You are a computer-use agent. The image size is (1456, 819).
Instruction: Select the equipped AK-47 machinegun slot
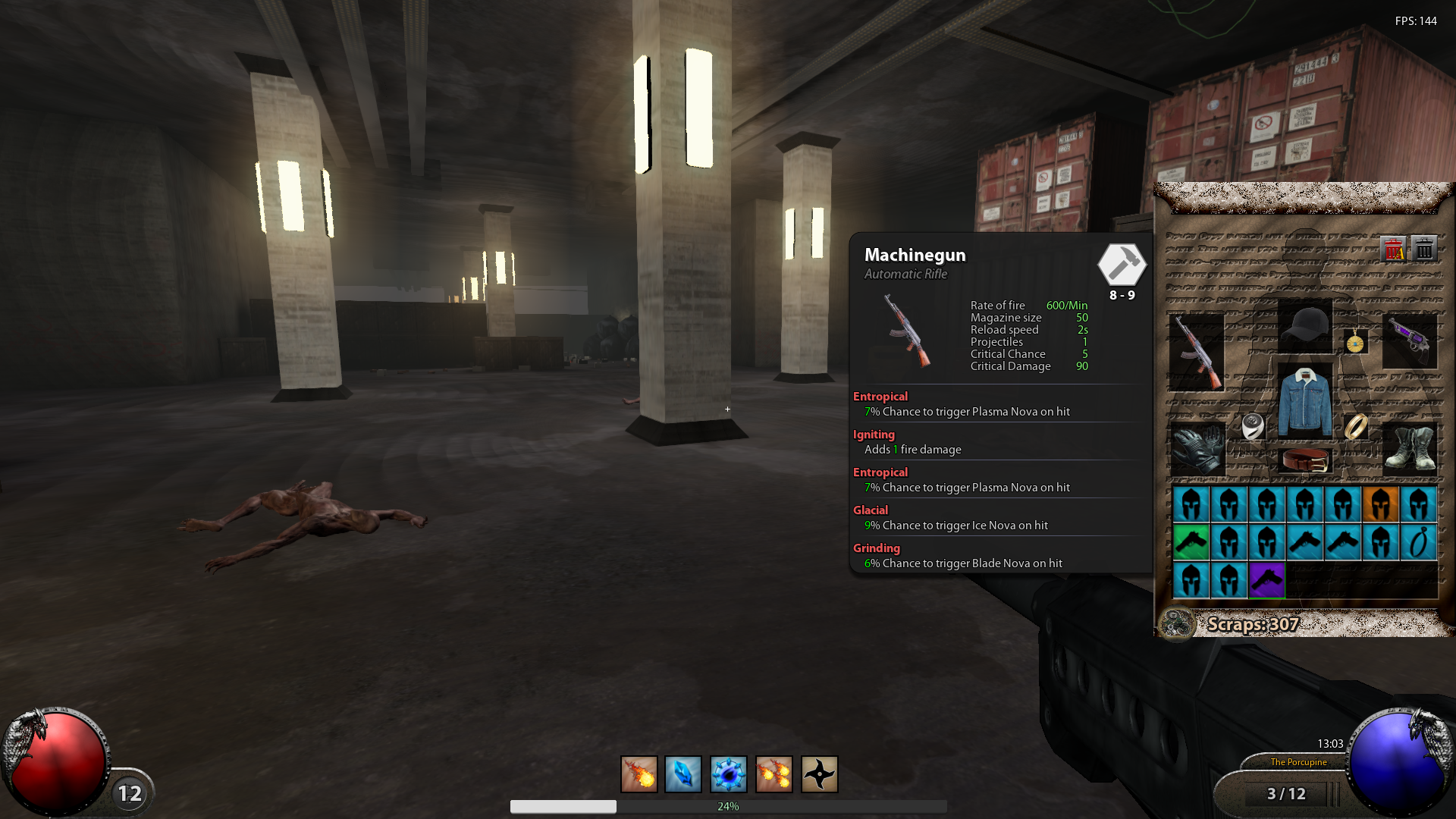click(1197, 352)
